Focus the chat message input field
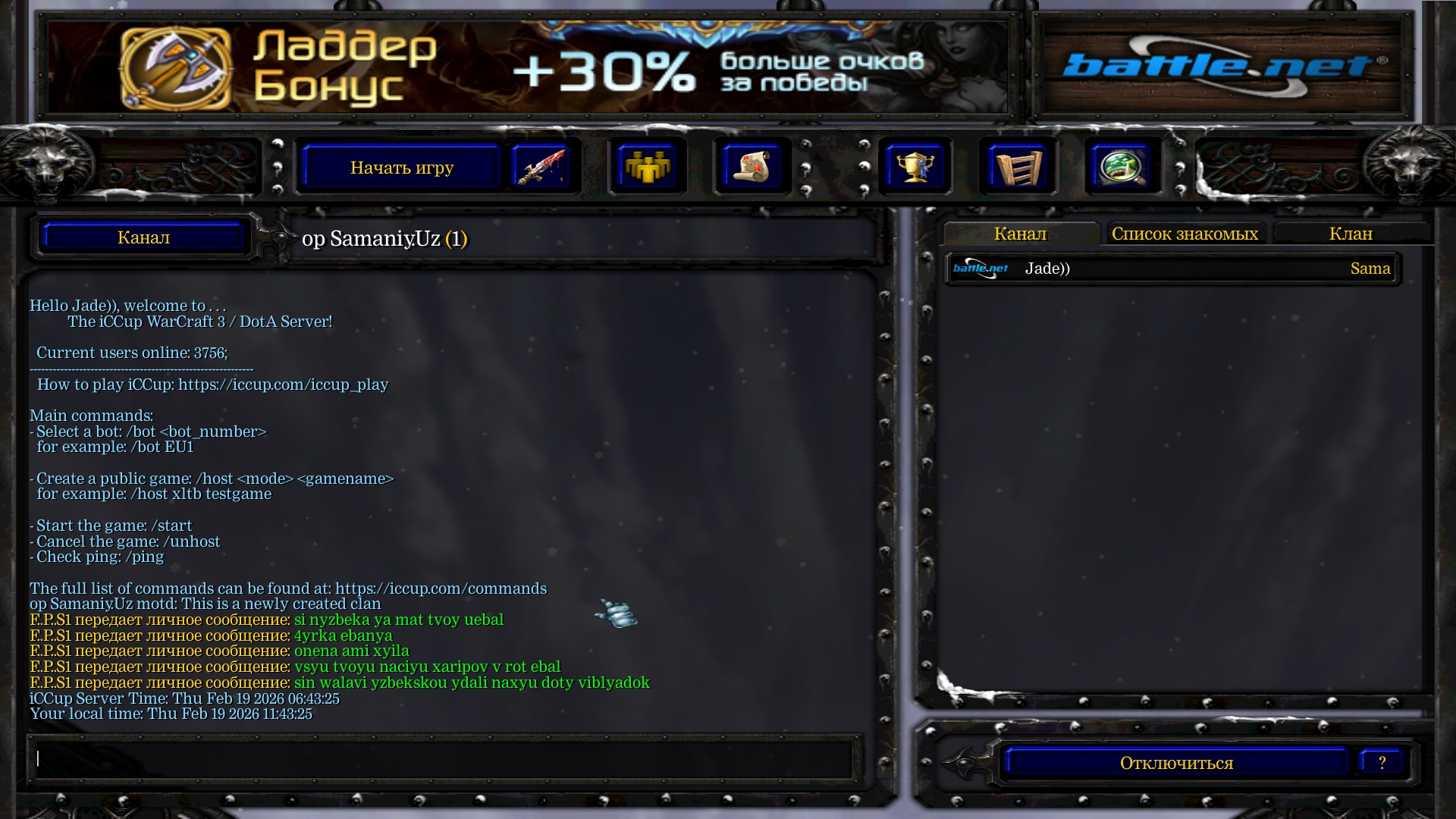1456x819 pixels. click(x=444, y=758)
